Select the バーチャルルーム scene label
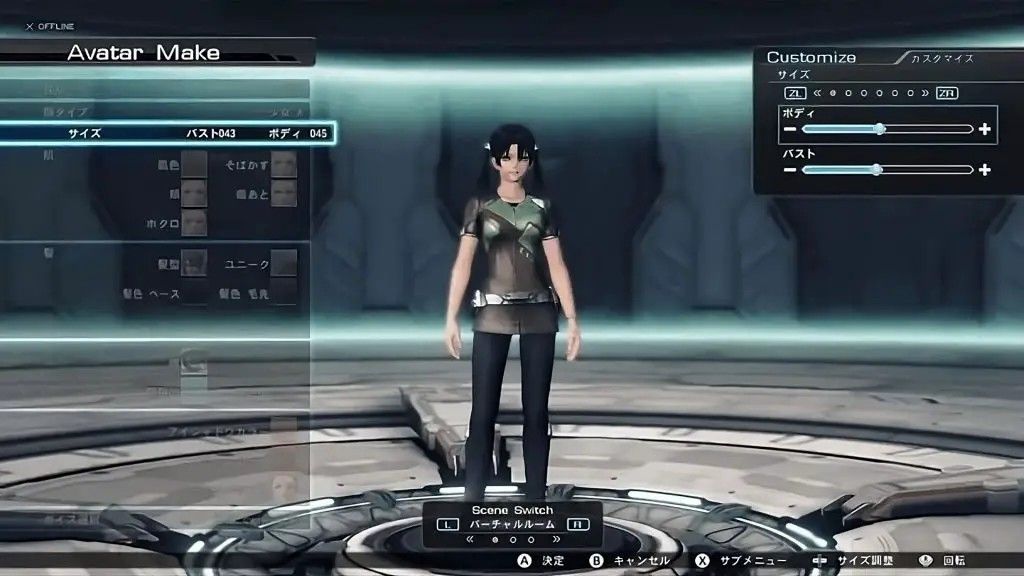The height and width of the screenshot is (576, 1024). pyautogui.click(x=512, y=524)
